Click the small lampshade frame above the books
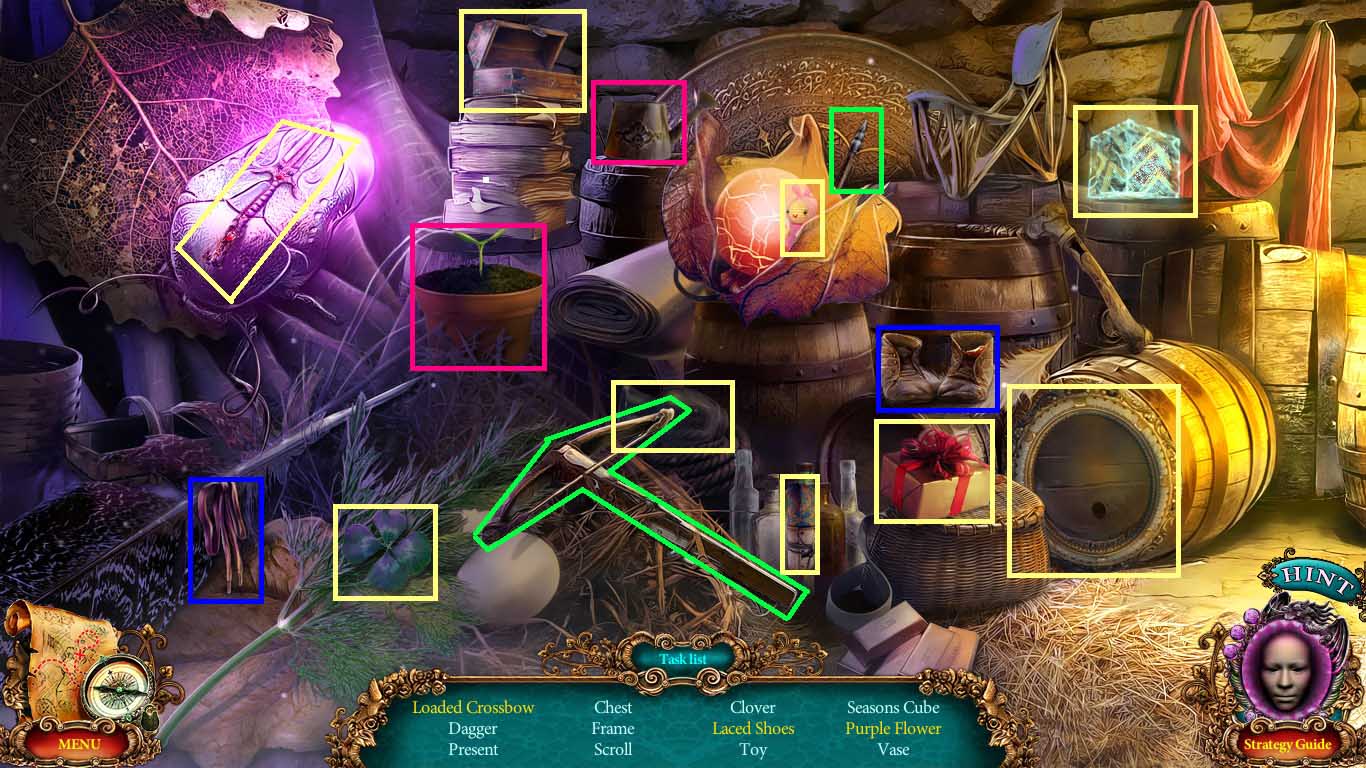The height and width of the screenshot is (768, 1366). point(638,120)
